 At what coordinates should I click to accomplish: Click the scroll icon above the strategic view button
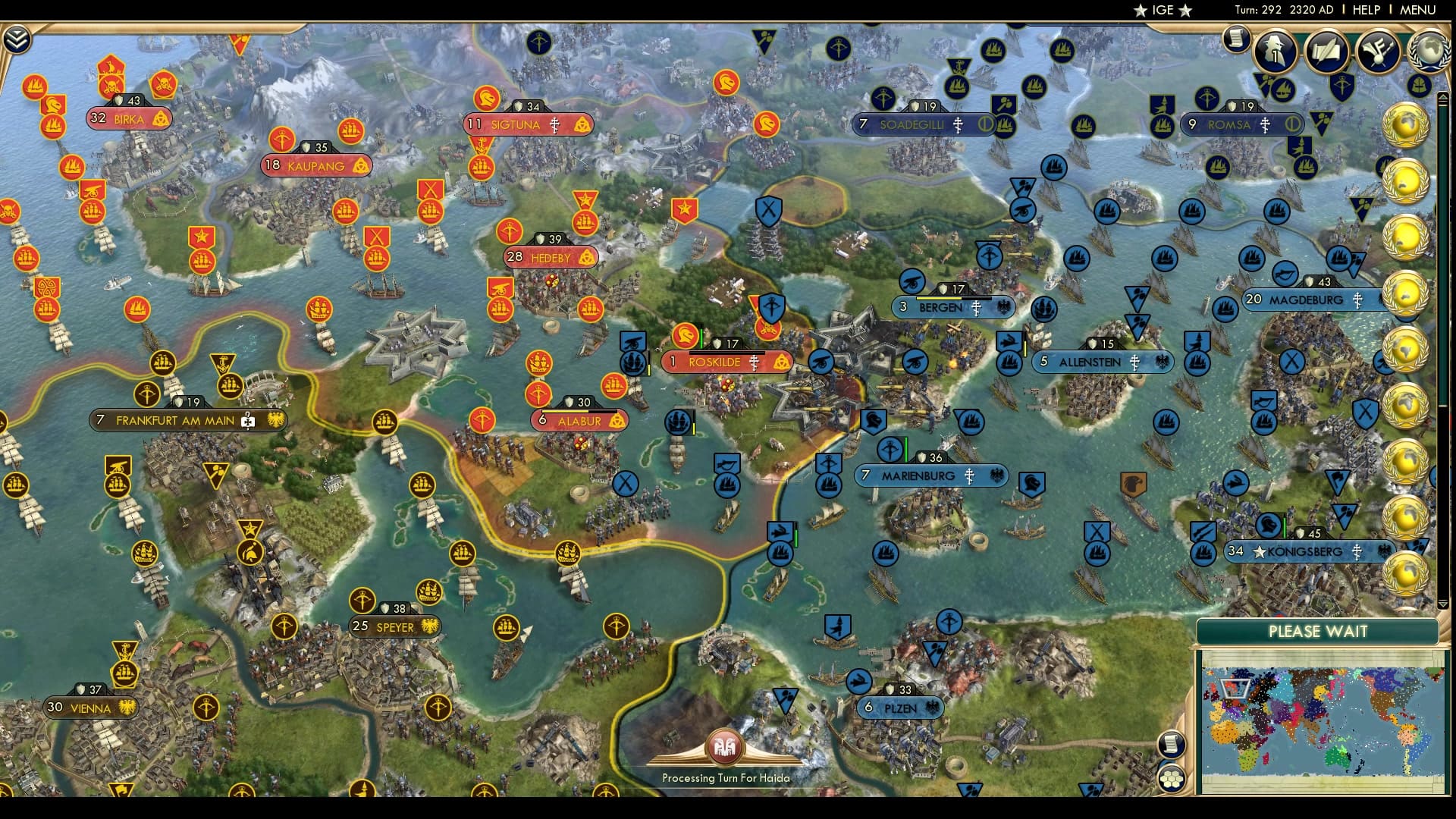tap(1172, 743)
